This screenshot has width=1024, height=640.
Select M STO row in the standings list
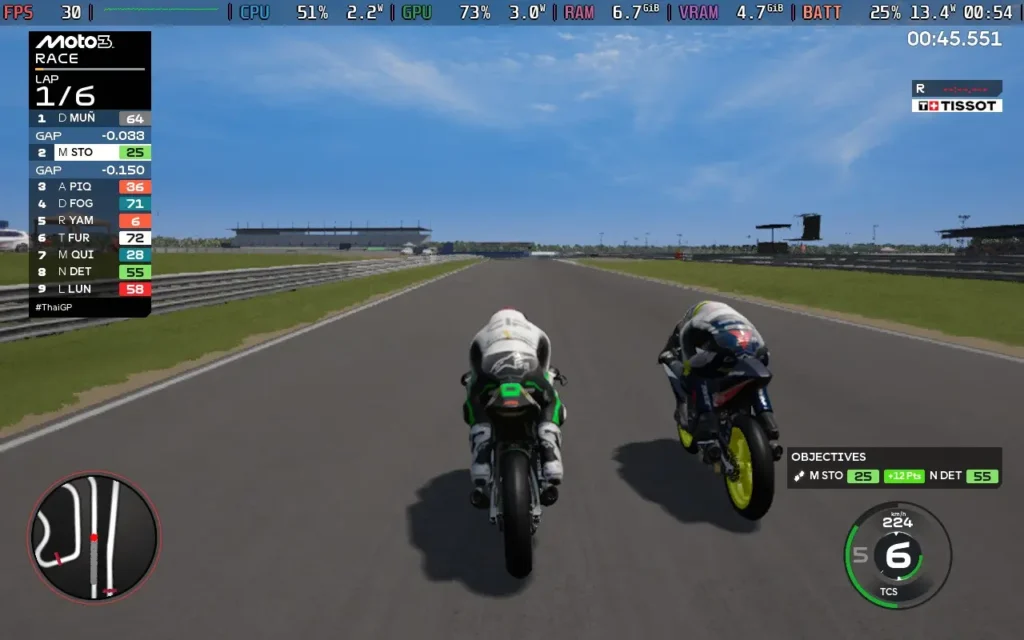[x=91, y=153]
